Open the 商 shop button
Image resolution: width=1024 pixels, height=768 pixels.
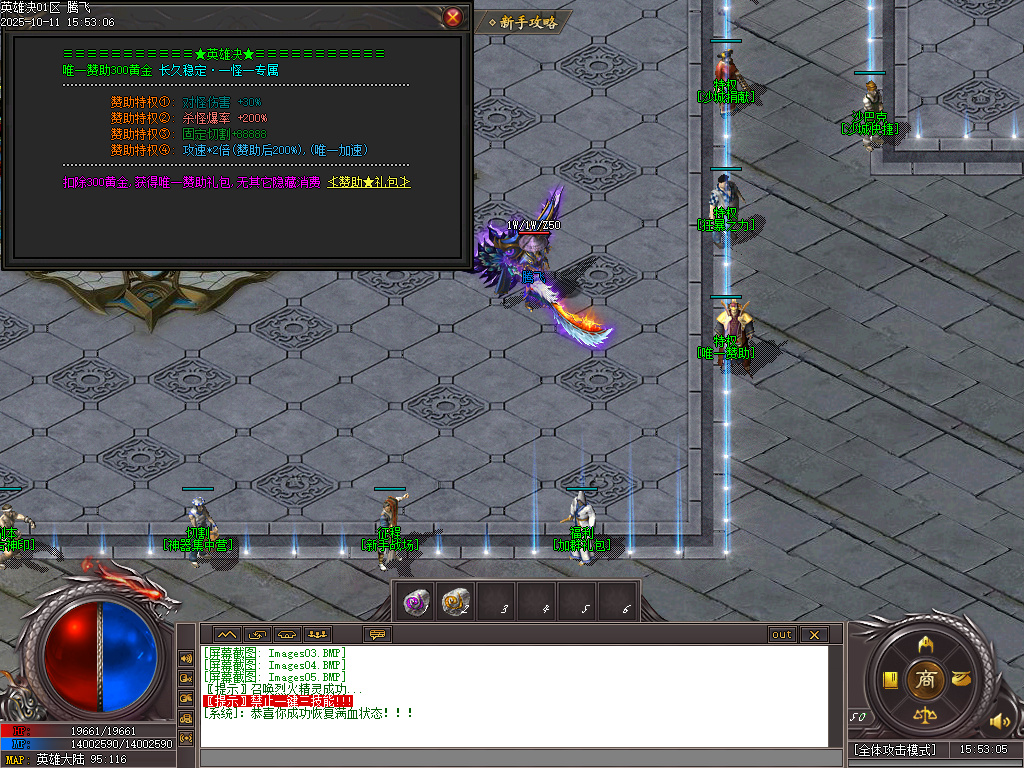[x=926, y=679]
